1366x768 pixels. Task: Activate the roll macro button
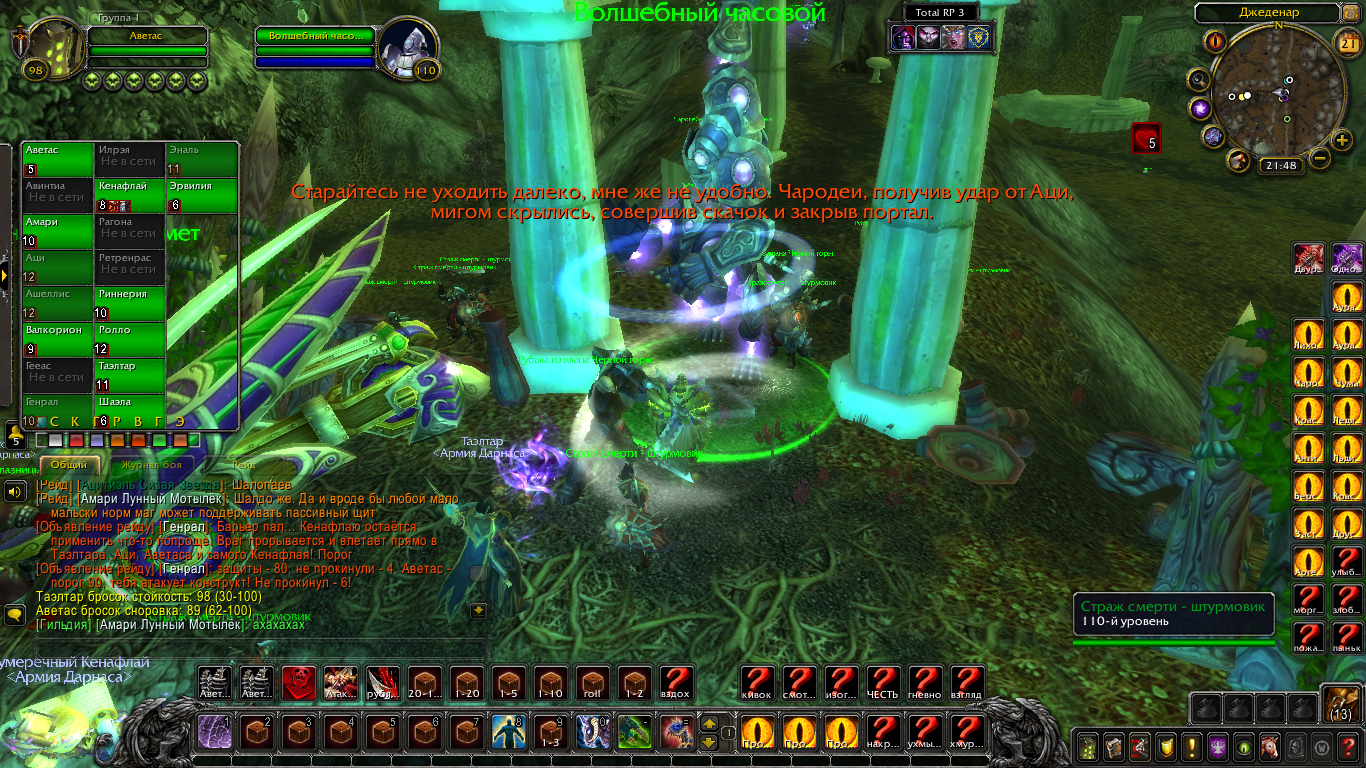pyautogui.click(x=593, y=683)
